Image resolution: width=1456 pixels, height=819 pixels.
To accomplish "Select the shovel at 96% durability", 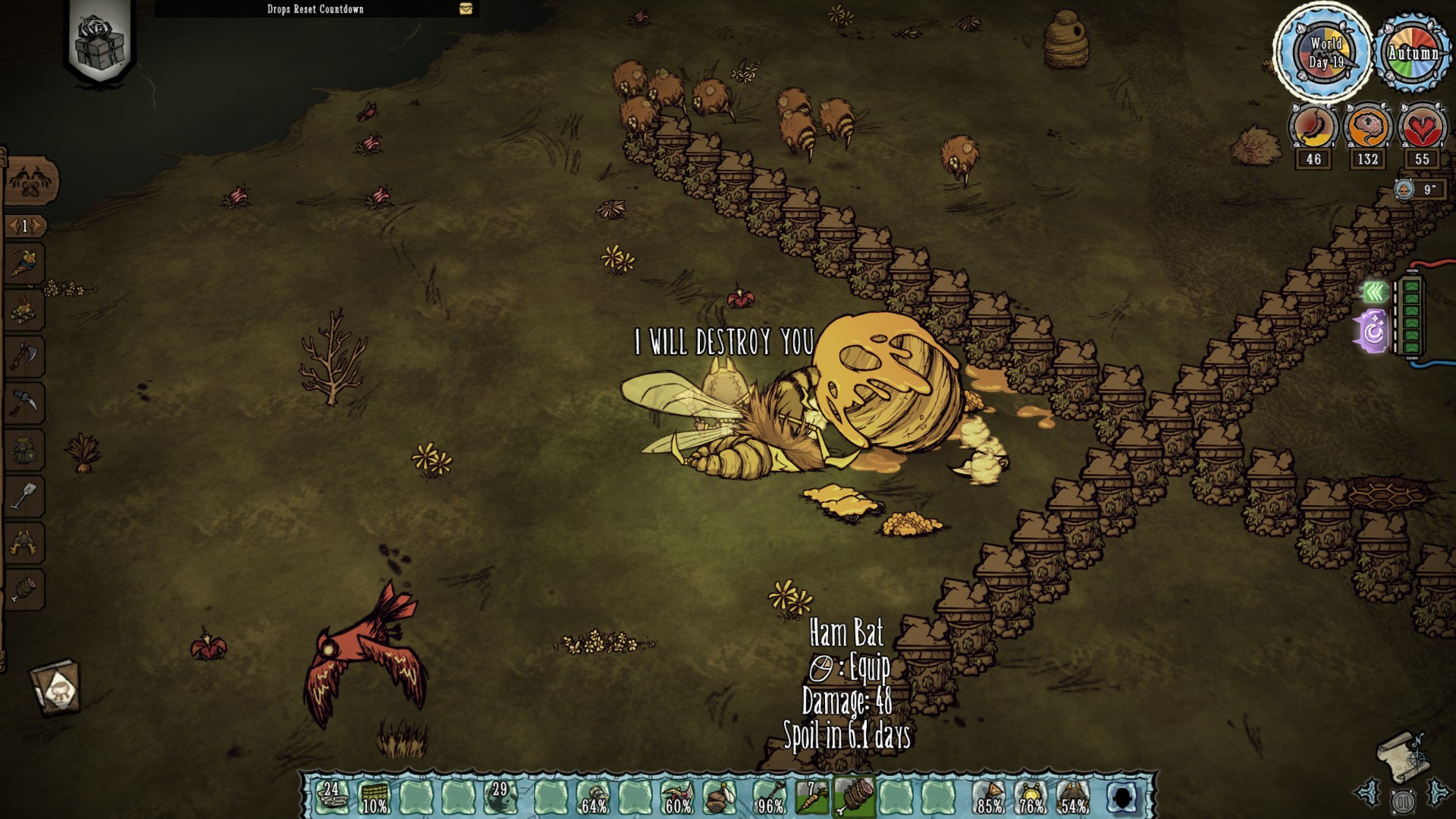I will click(770, 797).
